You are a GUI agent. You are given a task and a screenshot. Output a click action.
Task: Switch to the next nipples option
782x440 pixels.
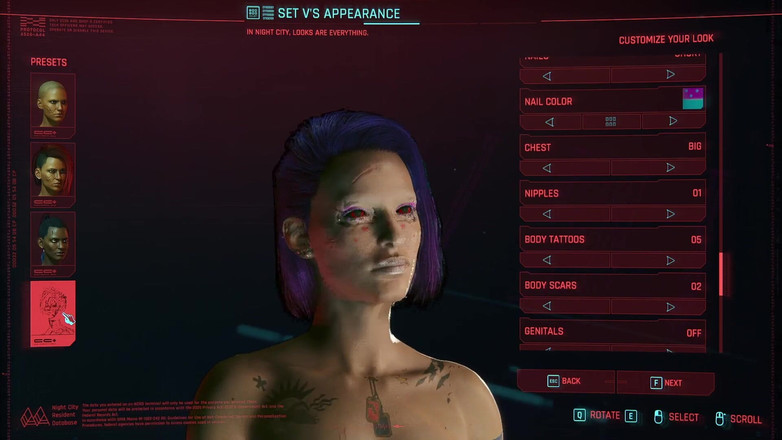point(671,213)
